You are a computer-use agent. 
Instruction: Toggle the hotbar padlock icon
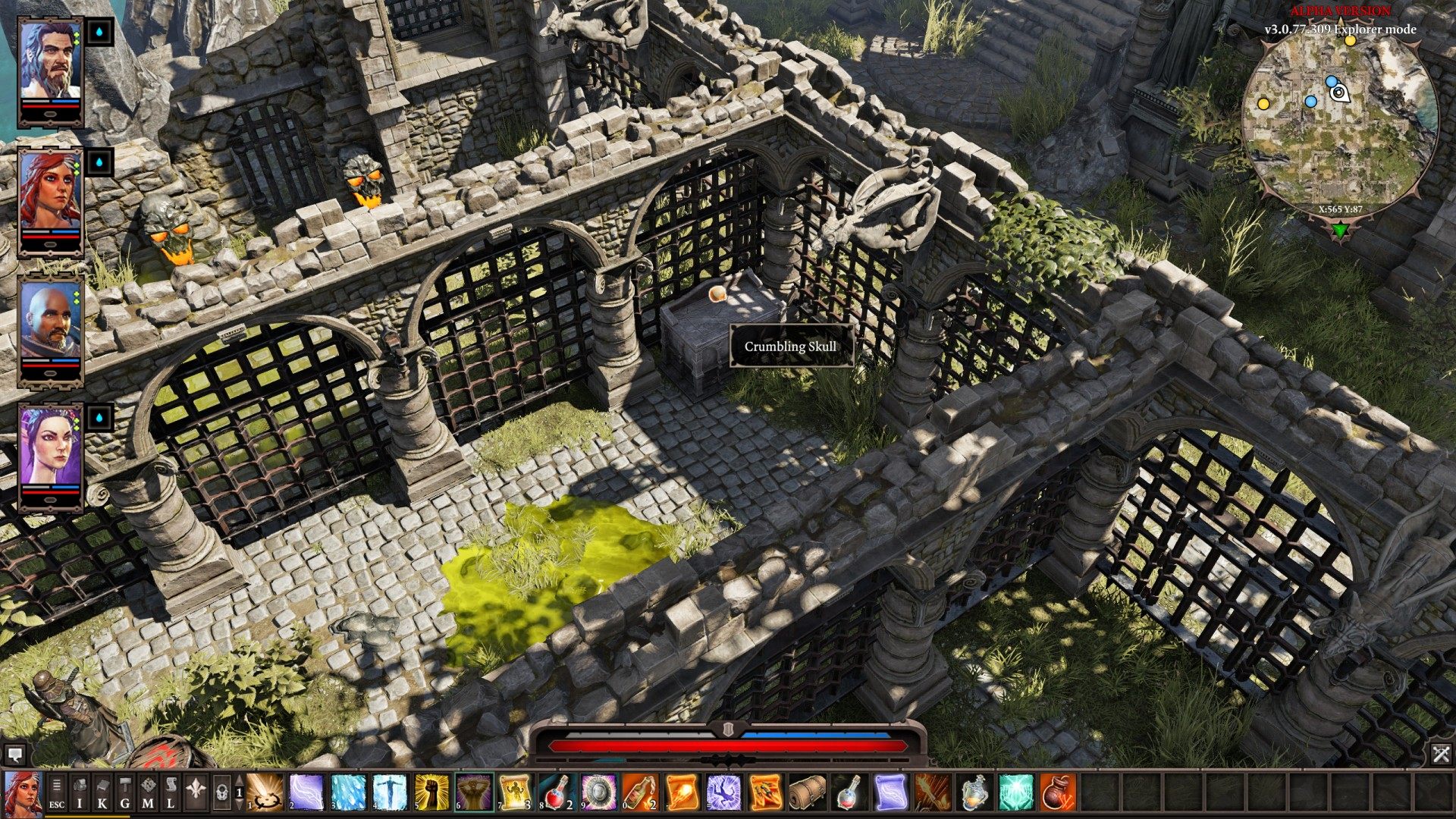221,793
